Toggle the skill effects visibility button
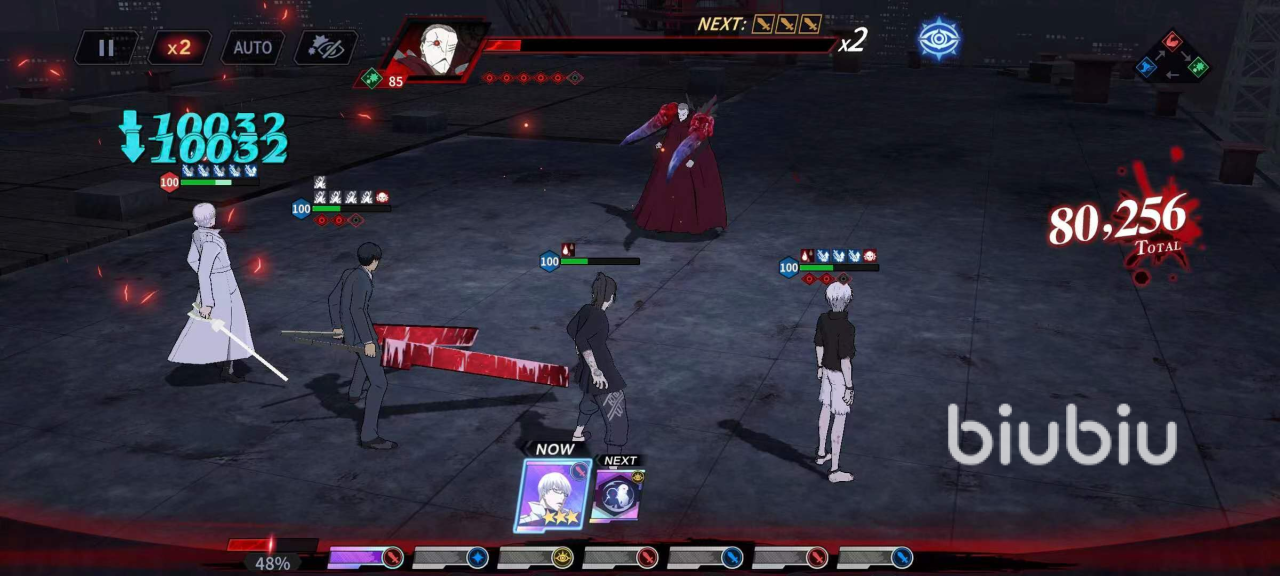This screenshot has height=576, width=1280. [x=326, y=47]
